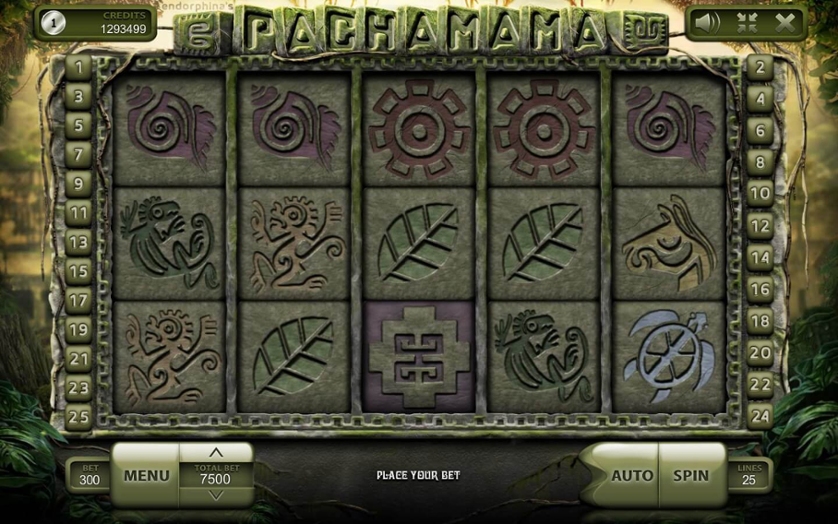Viewport: 838px width, 524px height.
Task: Change the BET 300 value
Action: pyautogui.click(x=89, y=475)
